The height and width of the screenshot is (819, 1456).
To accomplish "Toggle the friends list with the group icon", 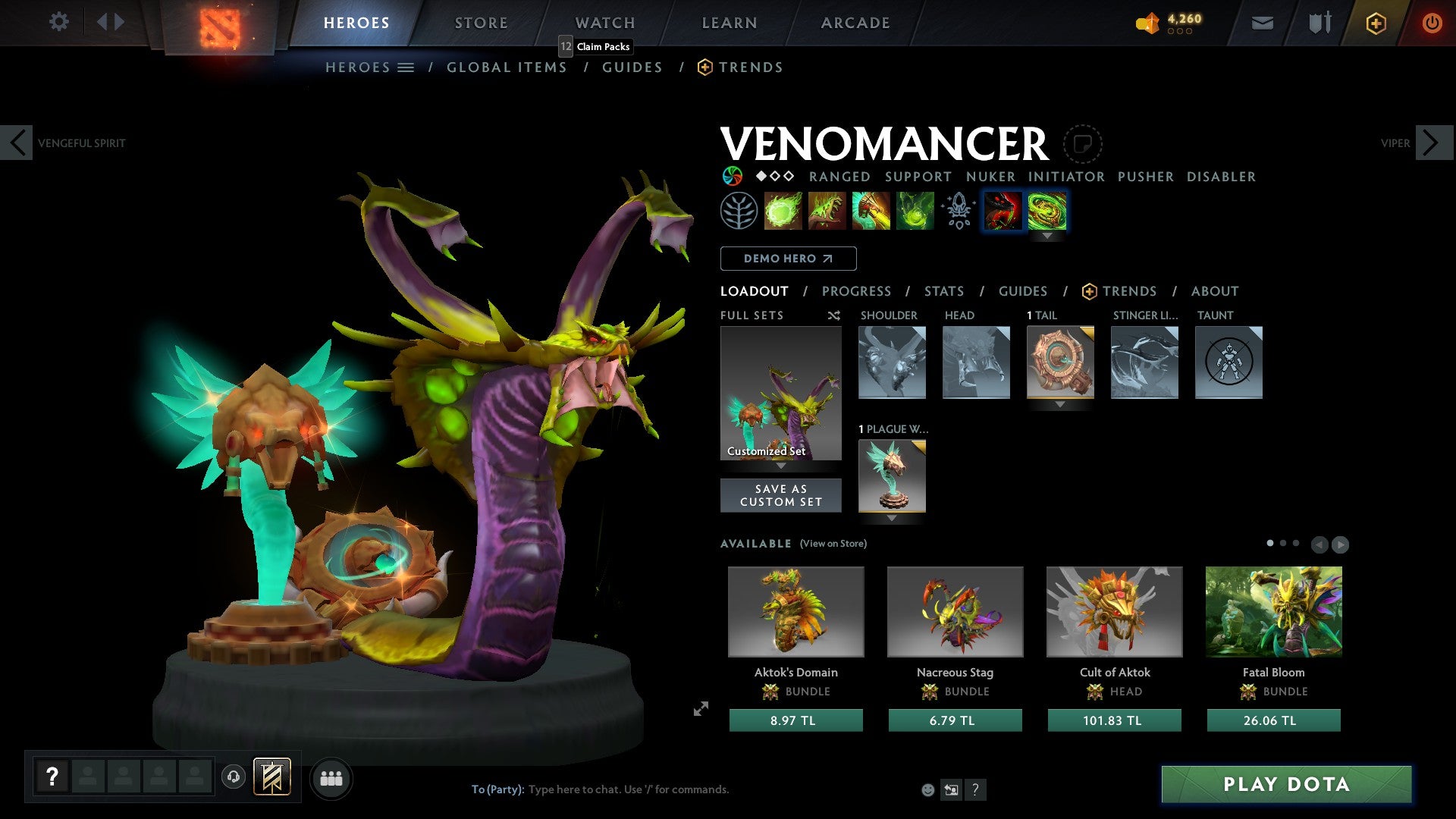I will click(x=331, y=777).
